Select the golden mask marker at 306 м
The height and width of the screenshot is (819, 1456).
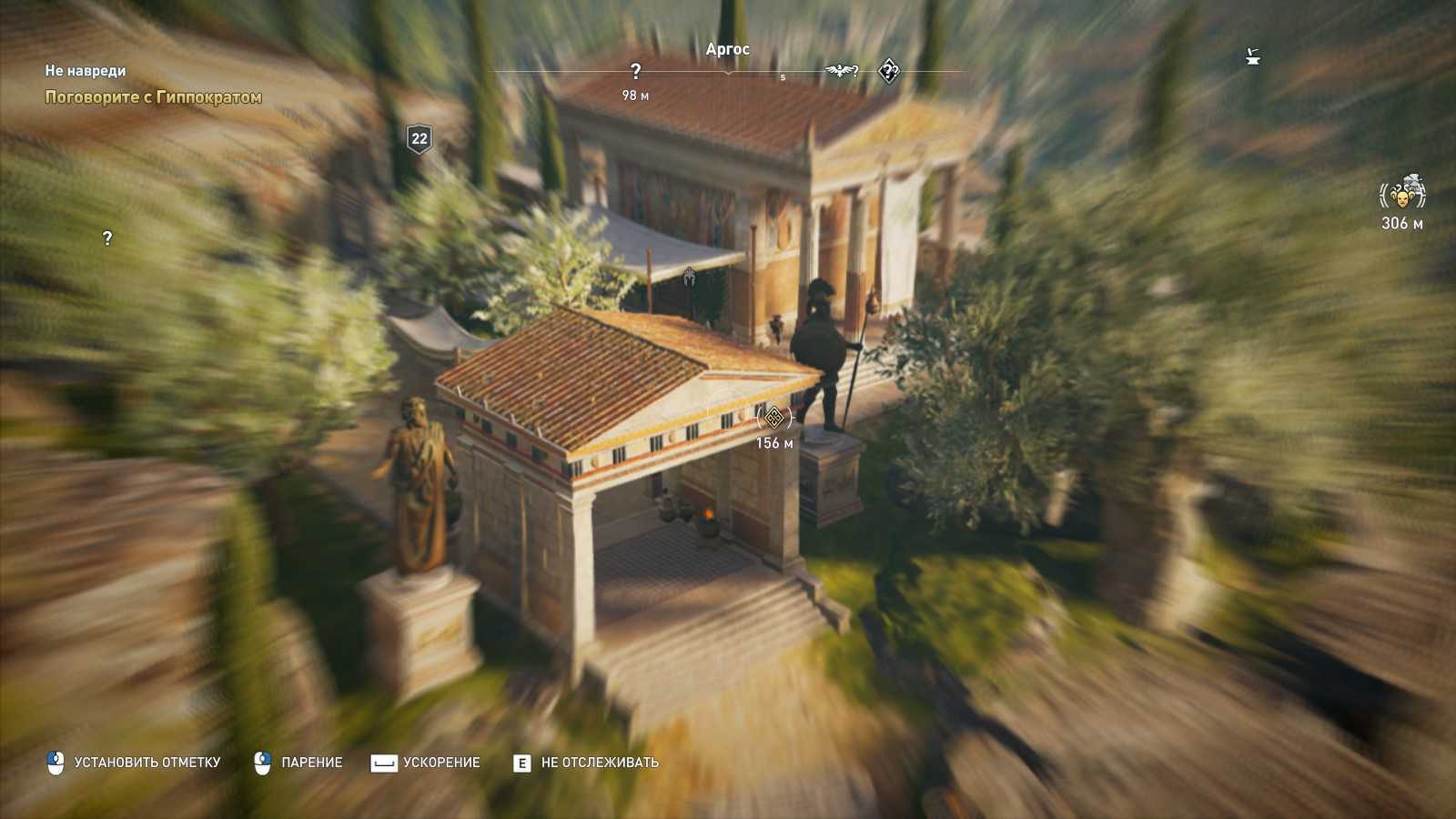point(1402,195)
